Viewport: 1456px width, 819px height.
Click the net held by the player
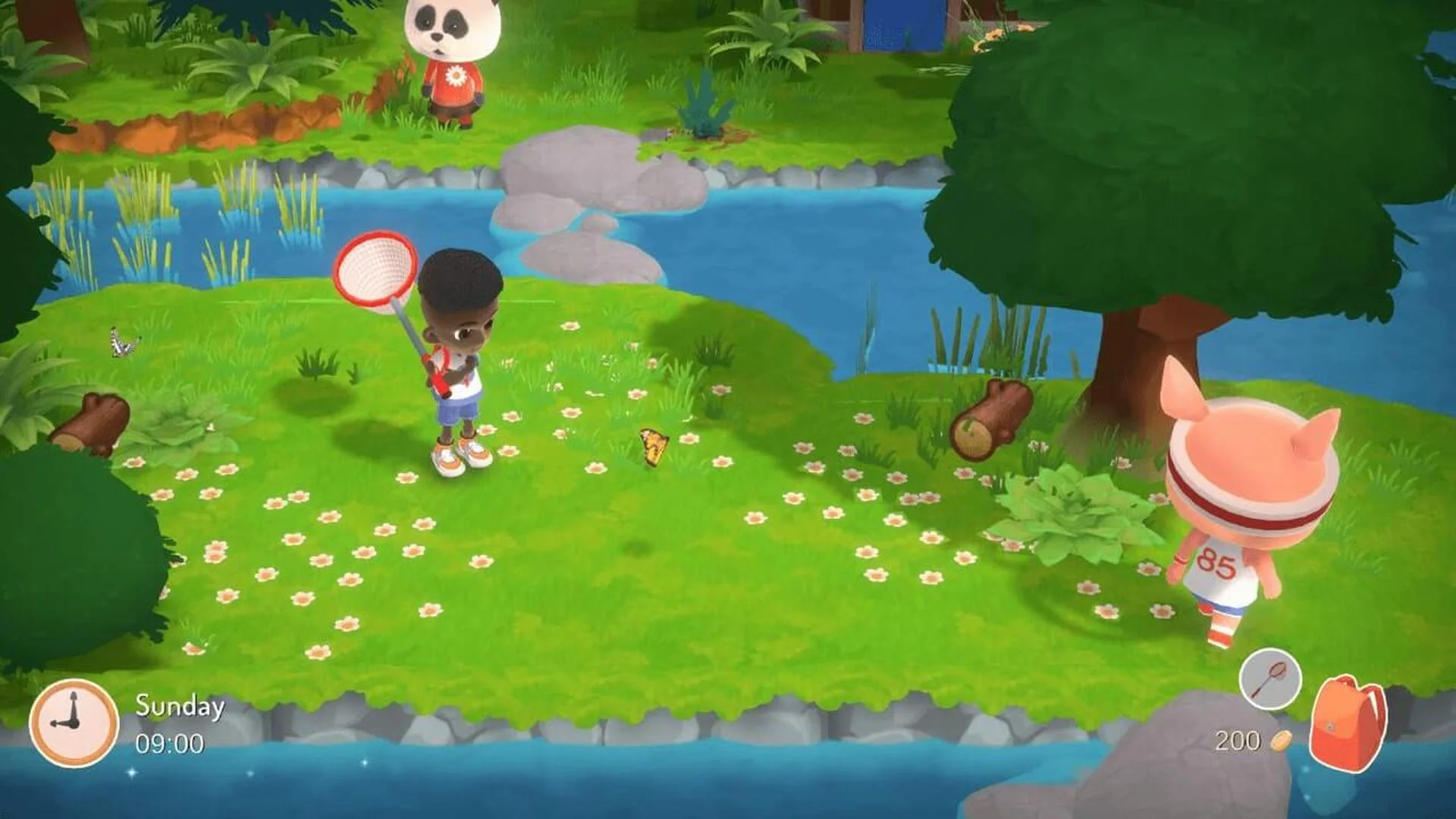click(373, 273)
